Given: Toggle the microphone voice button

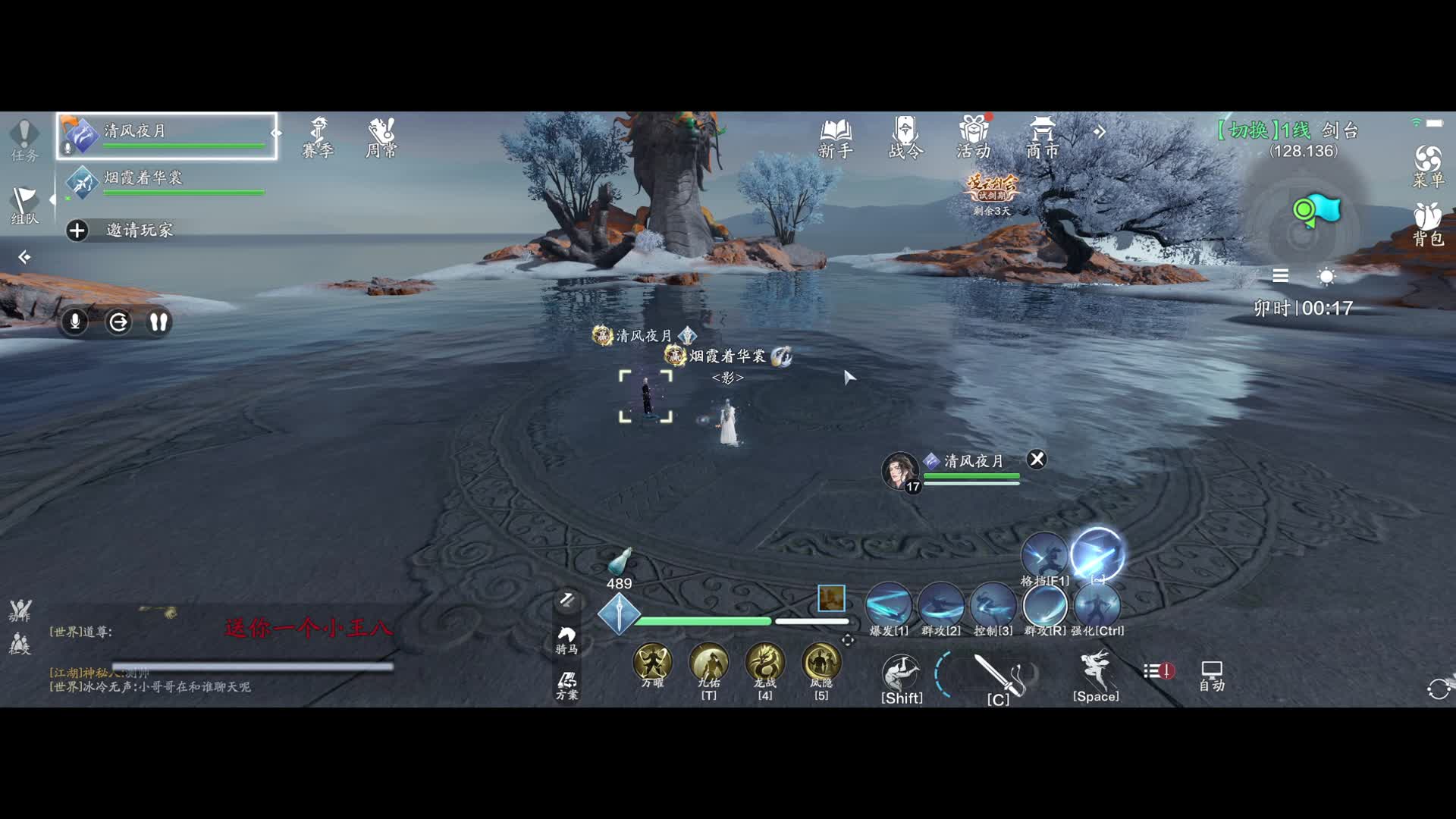Looking at the screenshot, I should tap(75, 322).
